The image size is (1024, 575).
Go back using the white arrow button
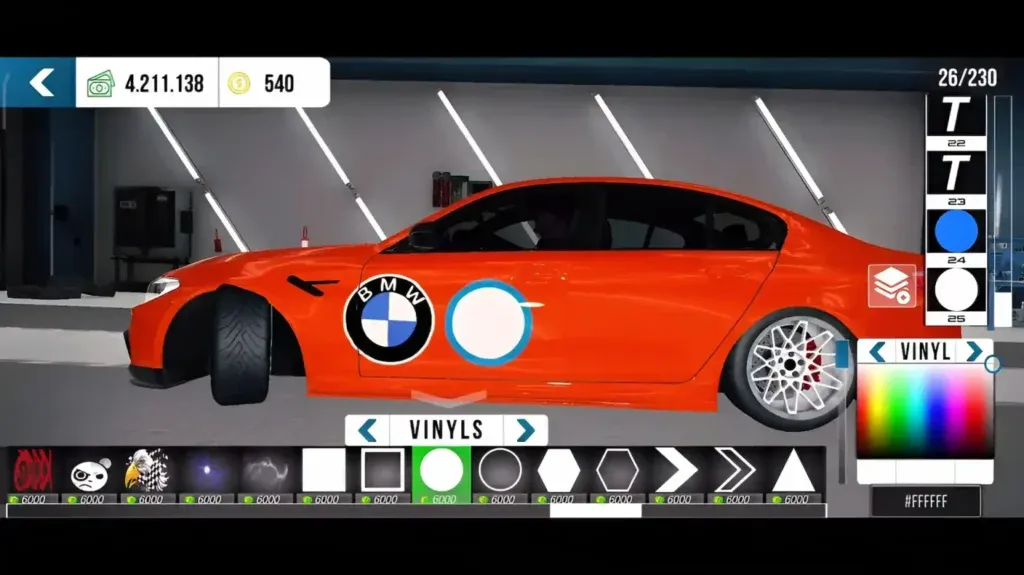[40, 82]
